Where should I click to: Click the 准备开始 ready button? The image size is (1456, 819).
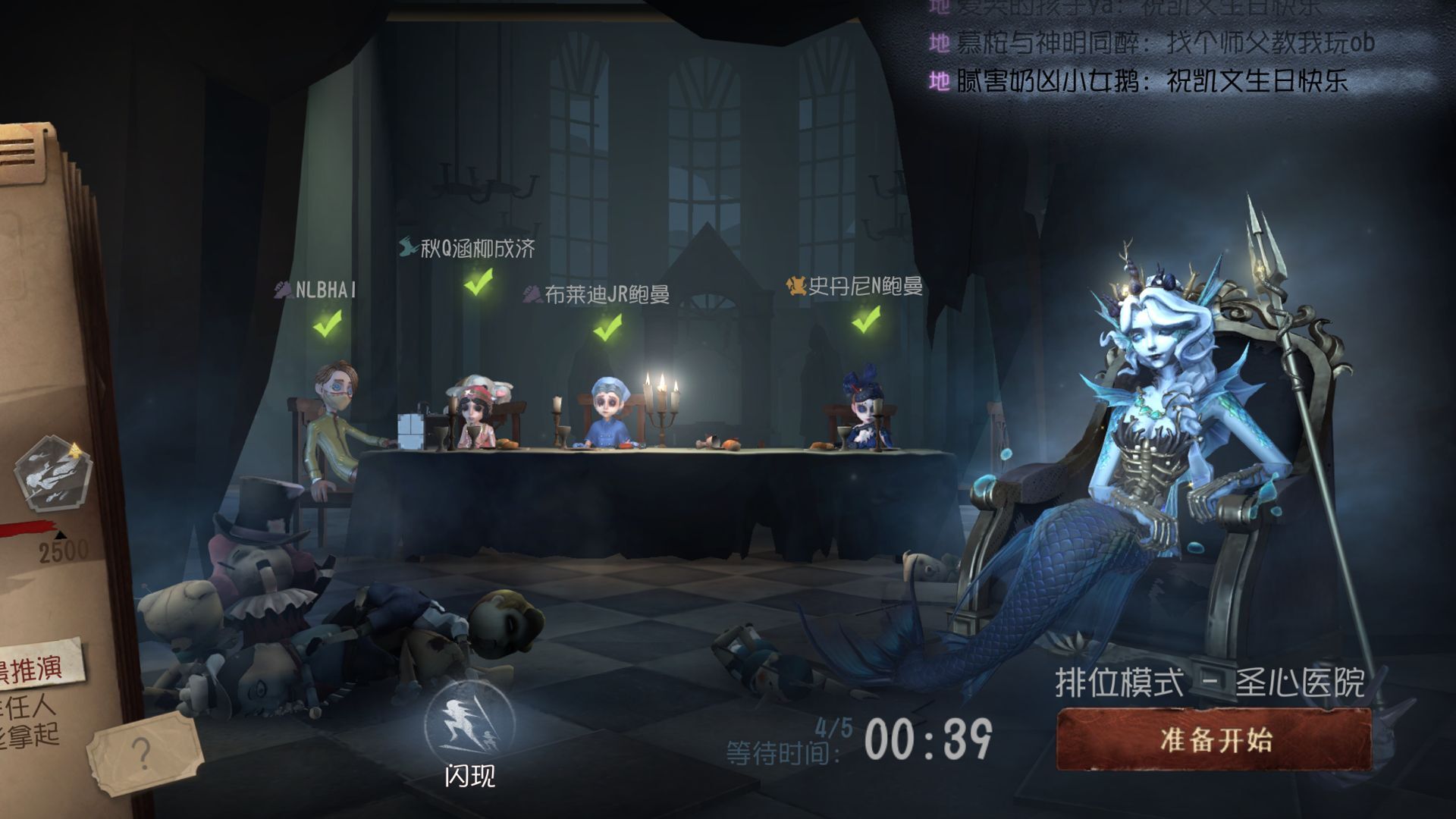(1214, 739)
